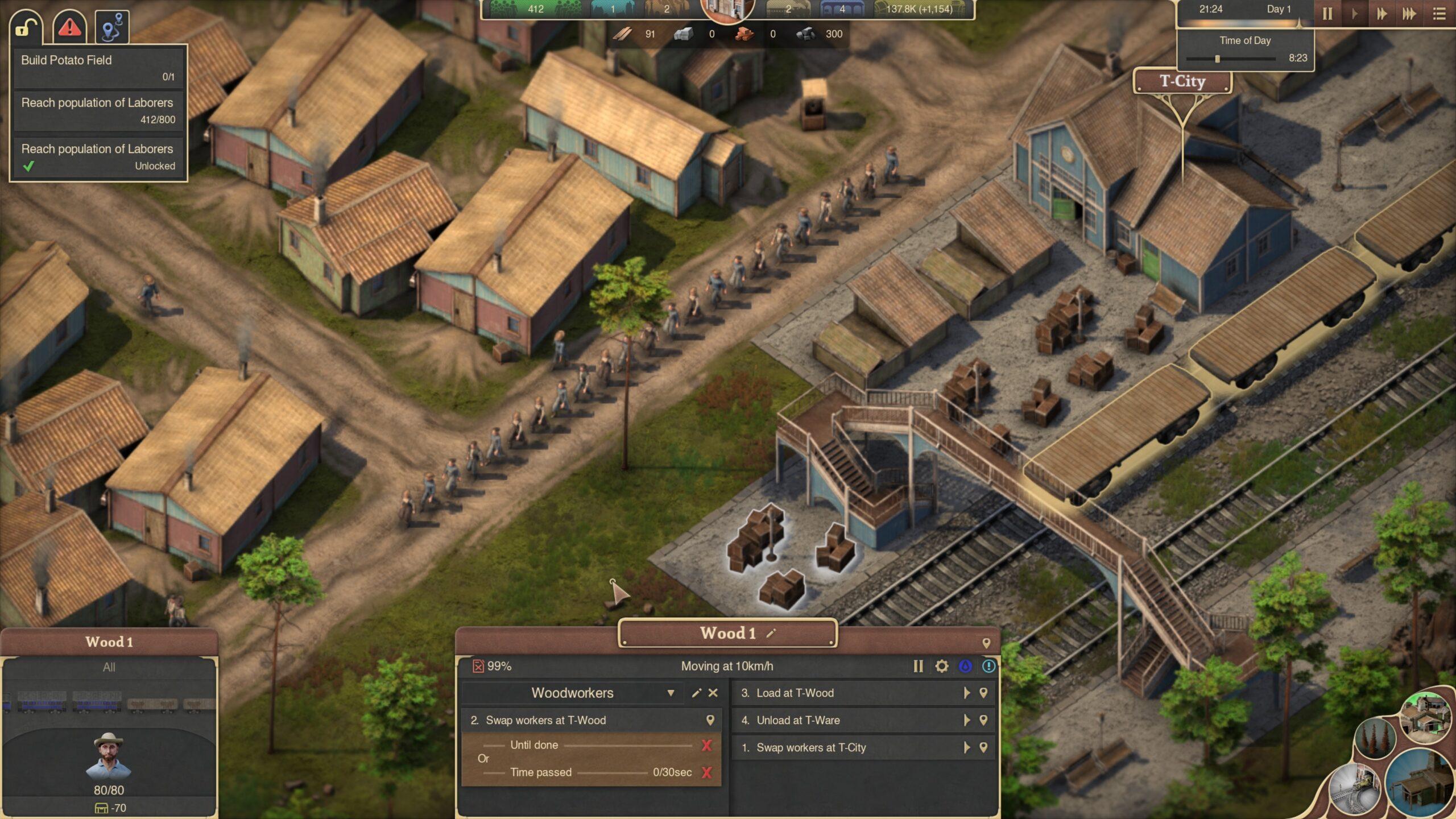Open the railway tracks build category
The image size is (1456, 819).
(1354, 788)
